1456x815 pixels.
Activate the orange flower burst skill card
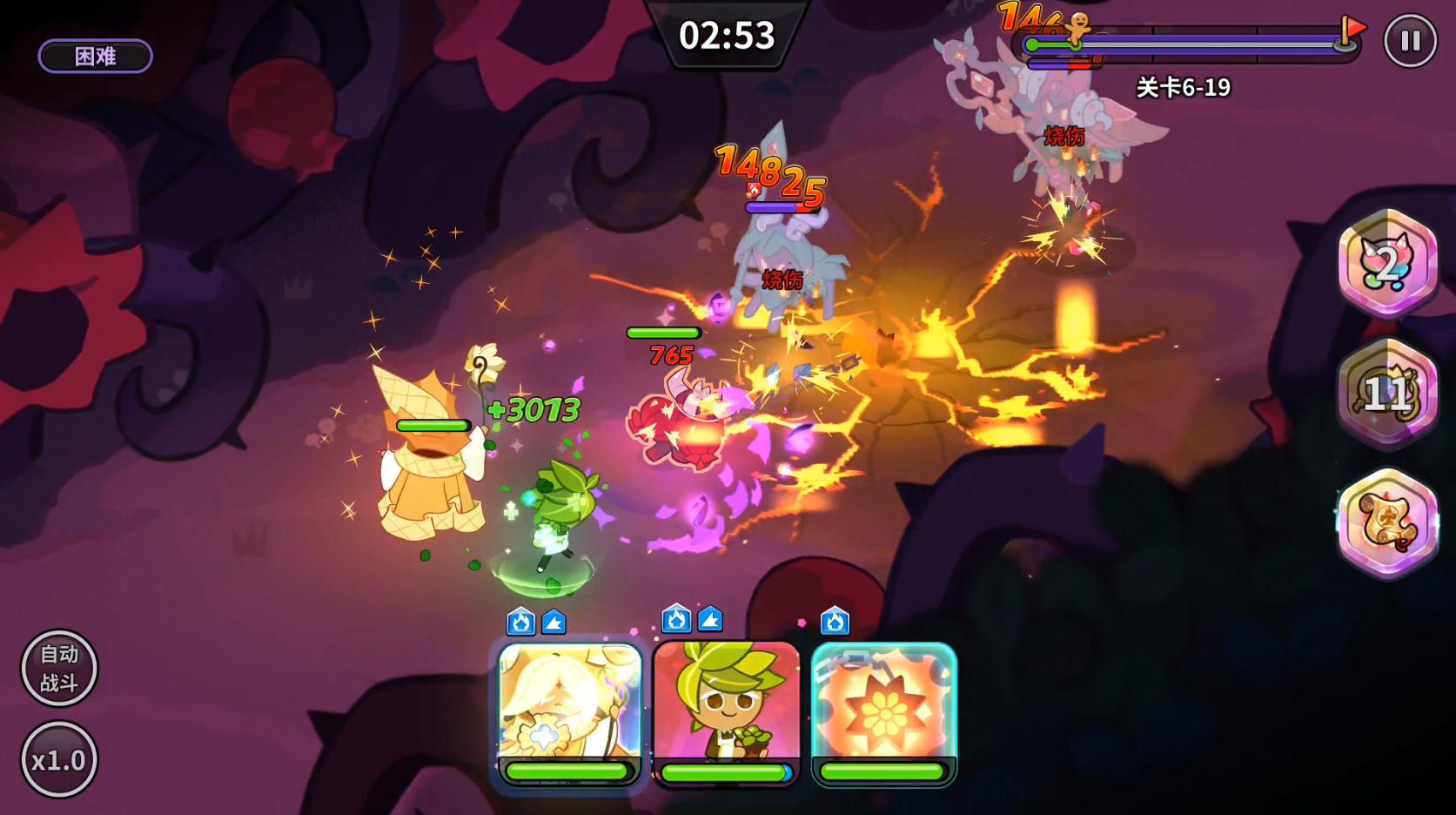tap(883, 710)
